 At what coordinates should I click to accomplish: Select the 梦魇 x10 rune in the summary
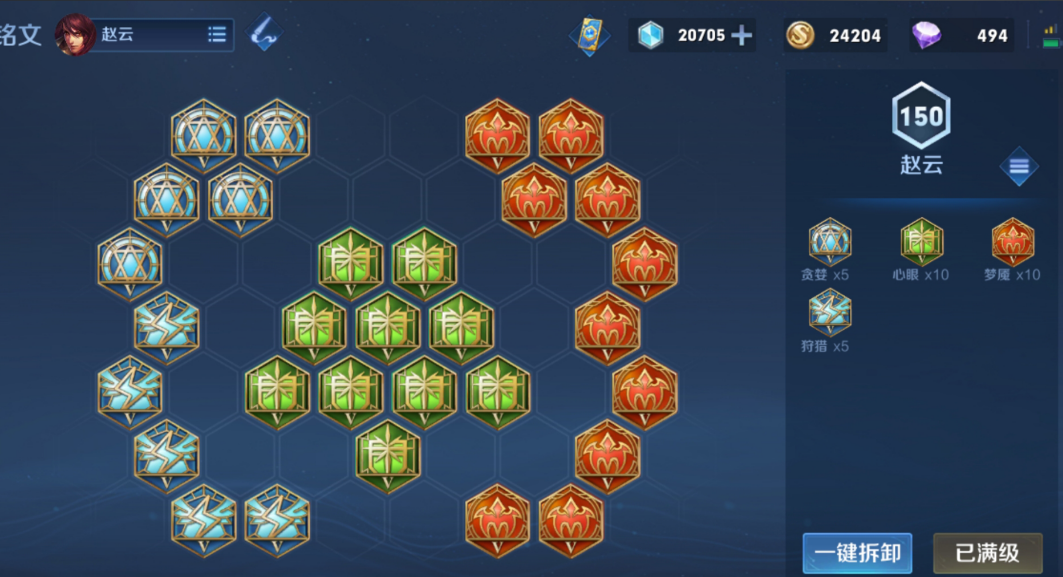(1012, 242)
